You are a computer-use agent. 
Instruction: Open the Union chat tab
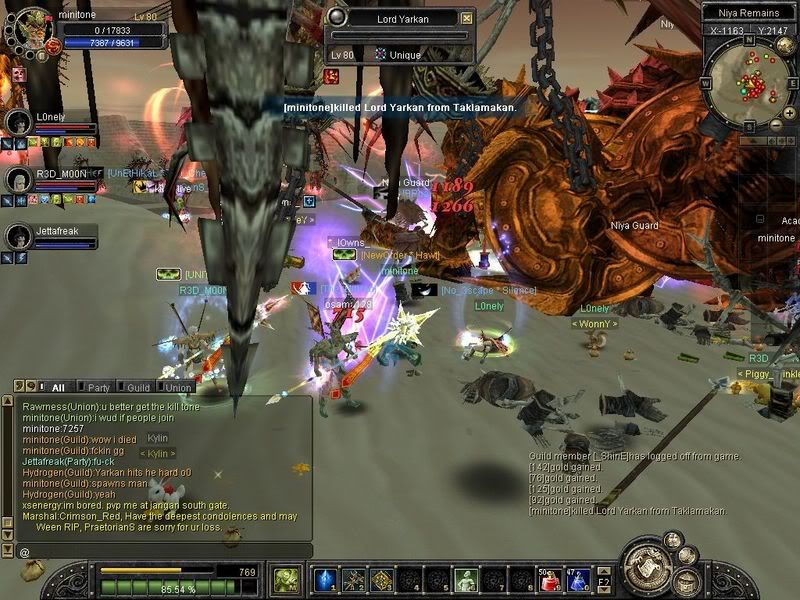coord(179,387)
